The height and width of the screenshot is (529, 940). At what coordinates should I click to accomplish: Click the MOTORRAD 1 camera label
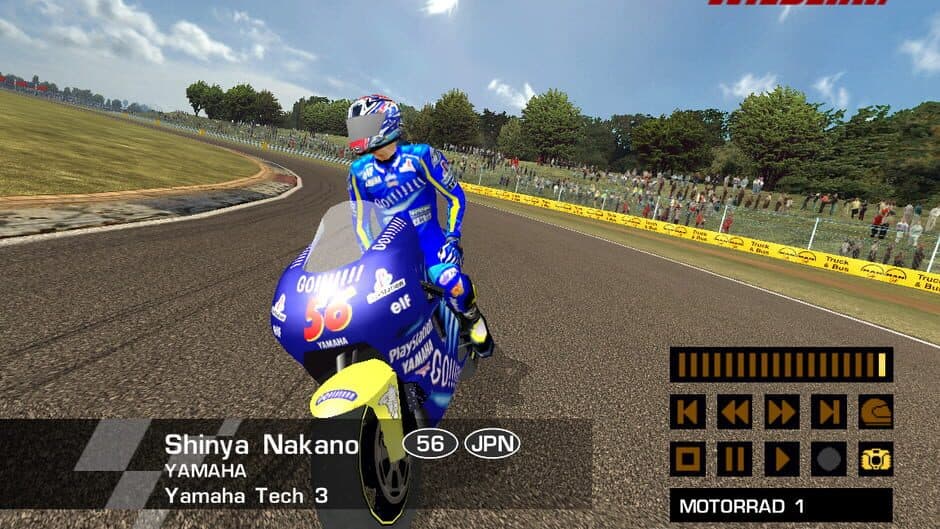point(781,506)
